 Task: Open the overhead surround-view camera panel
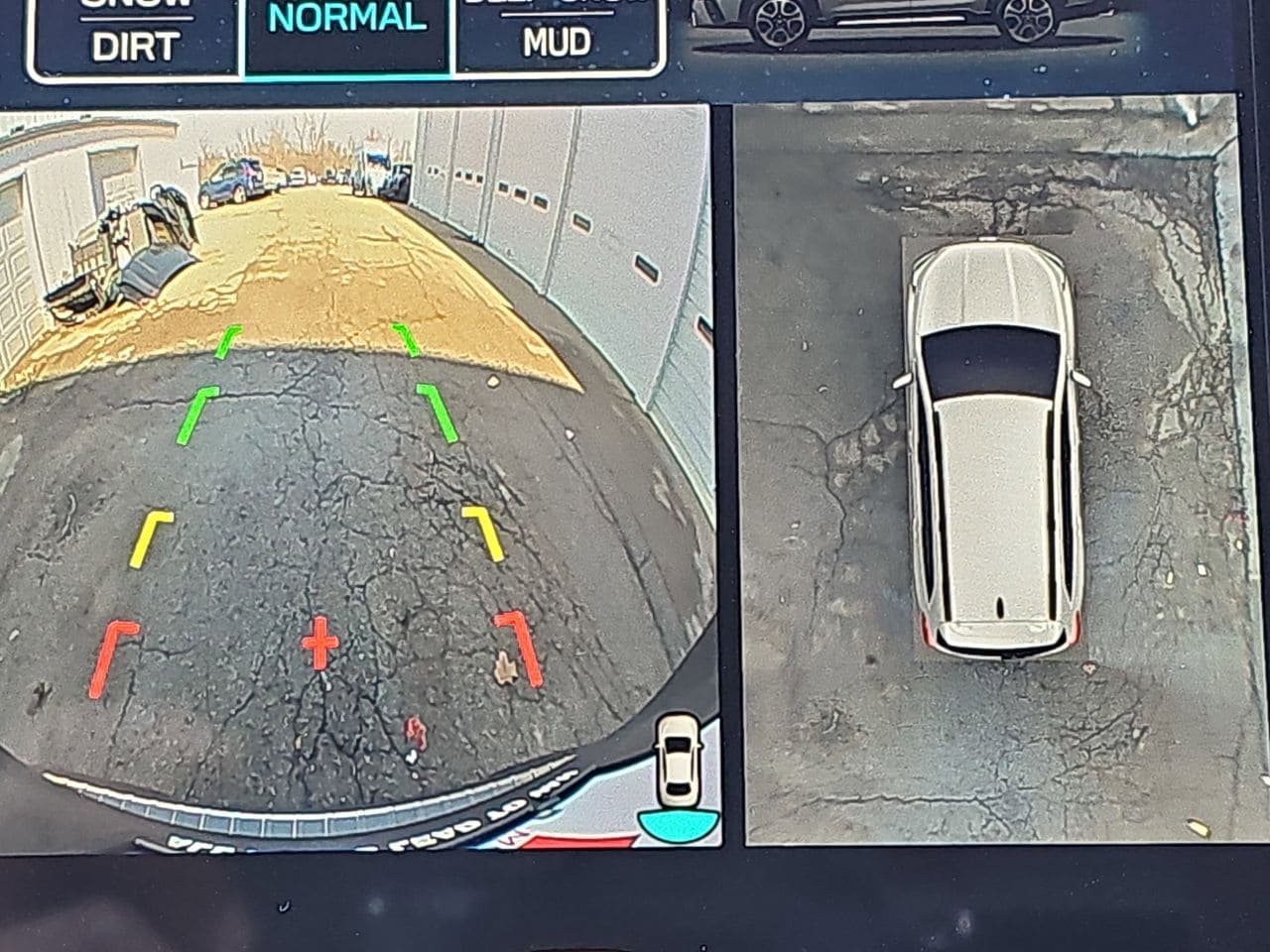pyautogui.click(x=987, y=471)
